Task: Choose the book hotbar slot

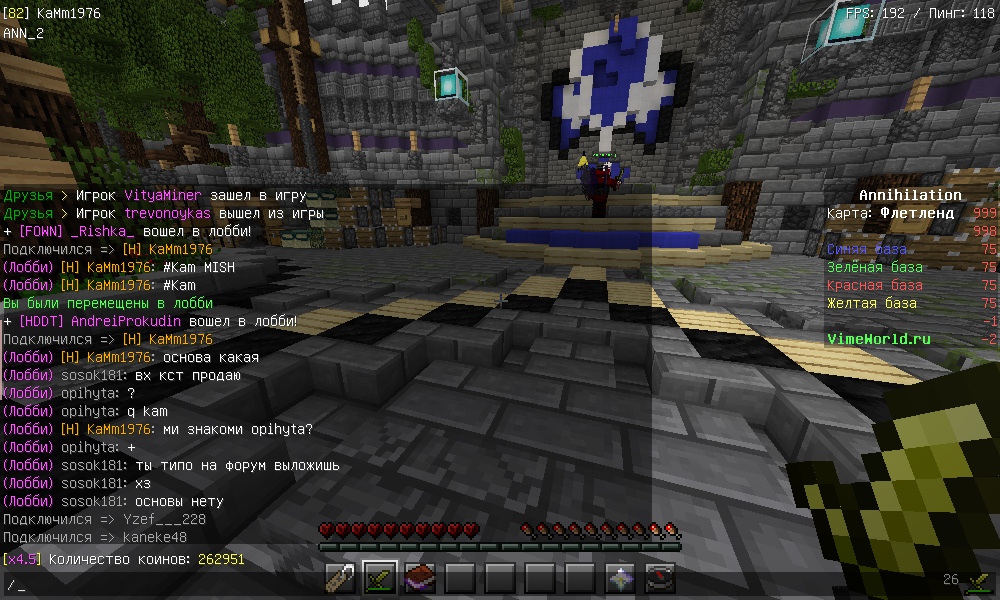Action: coord(420,578)
